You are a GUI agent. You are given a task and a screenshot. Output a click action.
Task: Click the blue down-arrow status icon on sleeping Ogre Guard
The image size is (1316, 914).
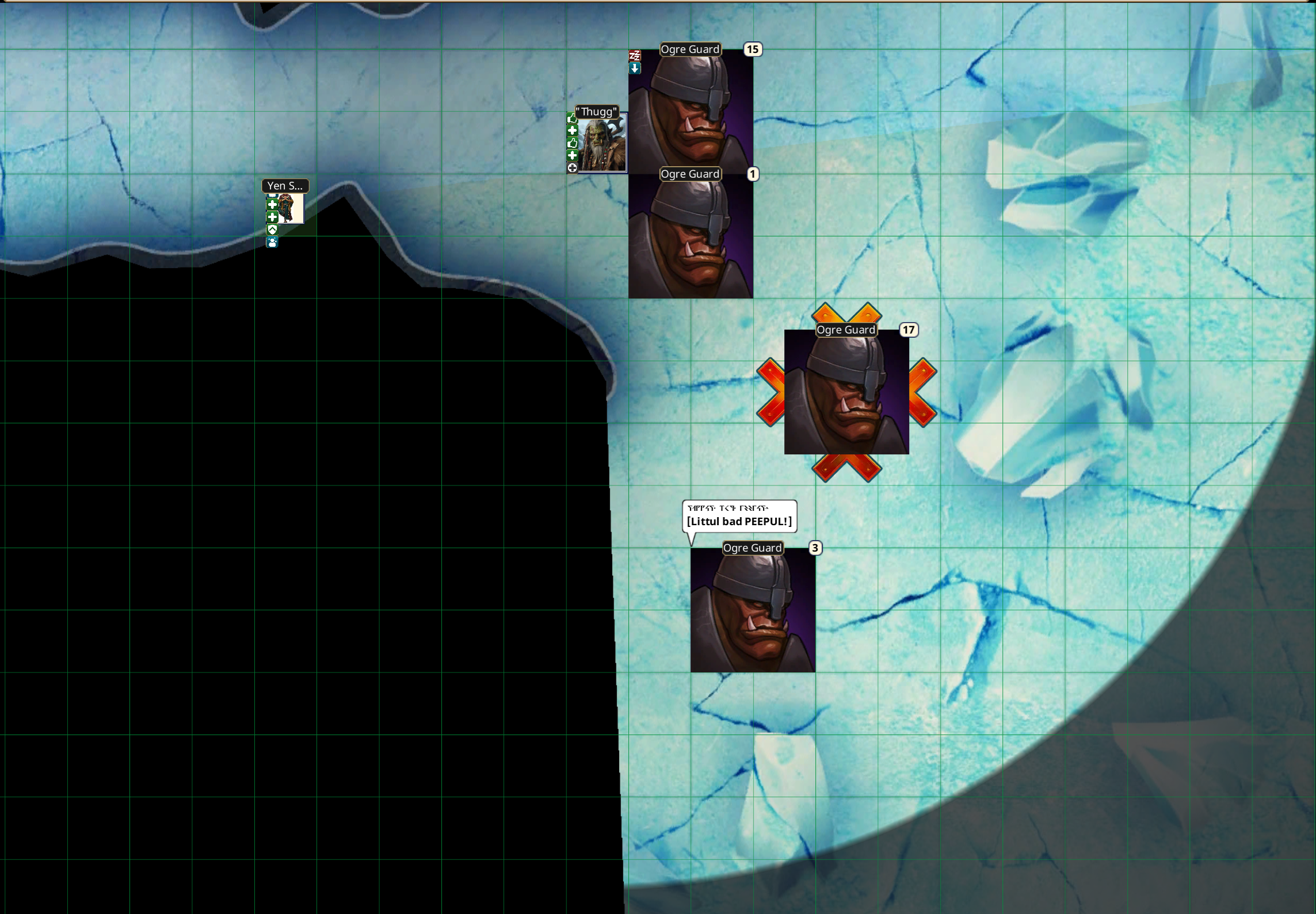(635, 68)
